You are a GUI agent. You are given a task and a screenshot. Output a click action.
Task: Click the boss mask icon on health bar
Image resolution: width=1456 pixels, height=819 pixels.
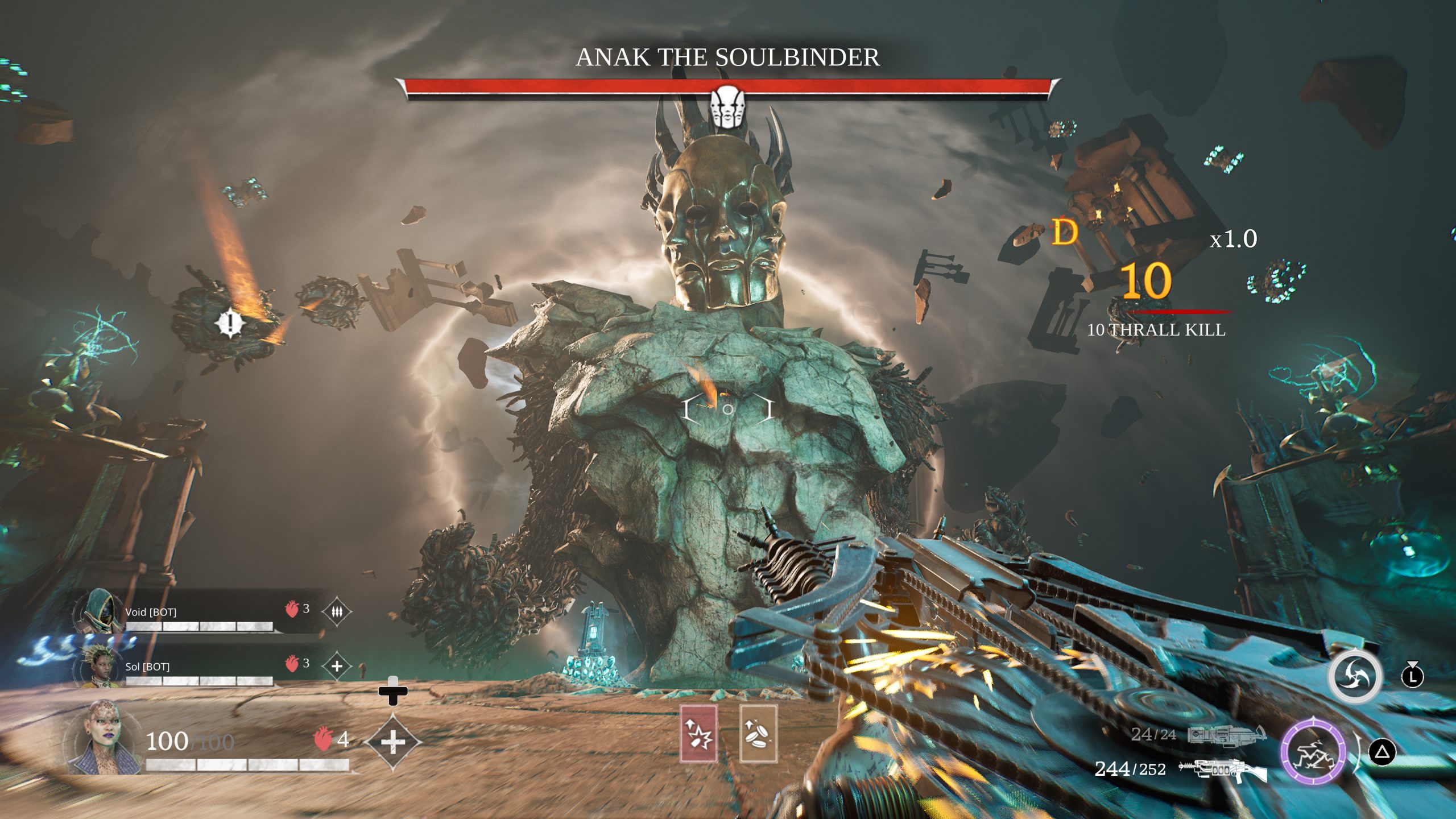click(x=727, y=106)
